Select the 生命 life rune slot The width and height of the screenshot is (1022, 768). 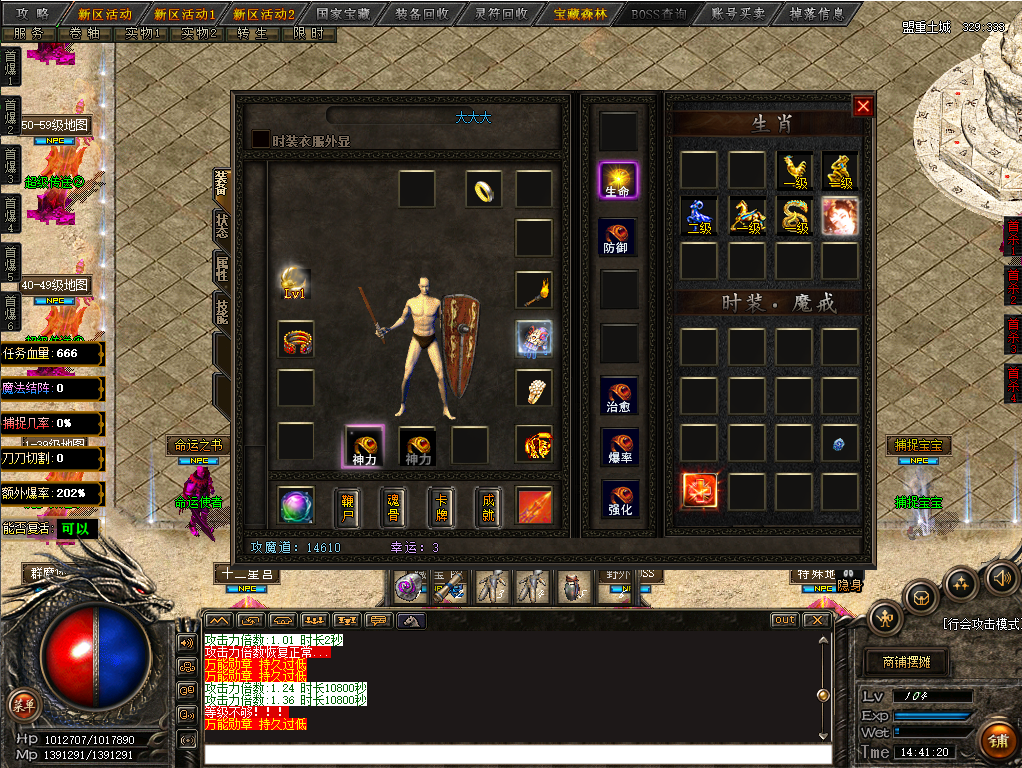click(x=617, y=181)
